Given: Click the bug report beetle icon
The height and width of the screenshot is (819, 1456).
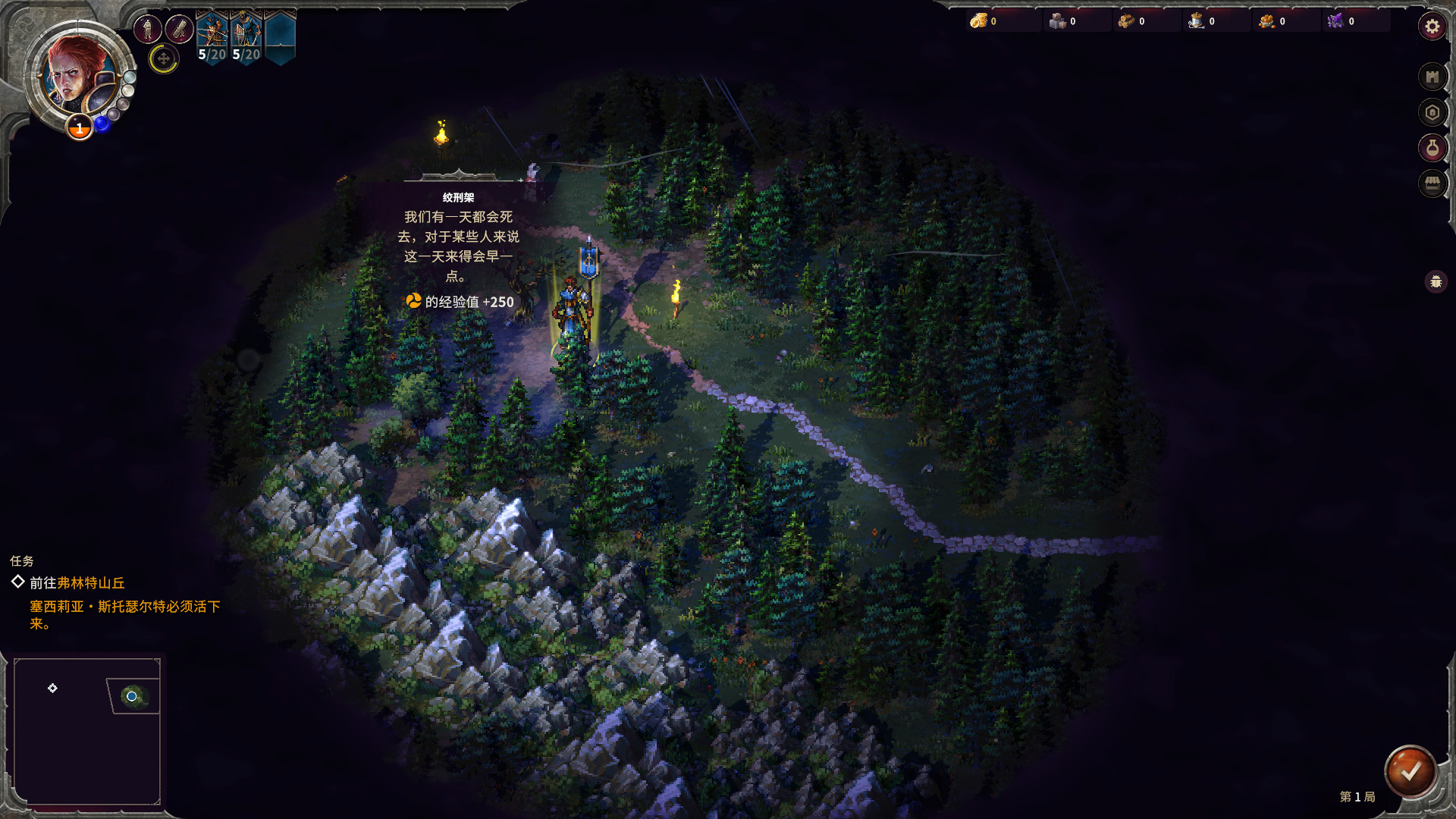Looking at the screenshot, I should [x=1436, y=282].
